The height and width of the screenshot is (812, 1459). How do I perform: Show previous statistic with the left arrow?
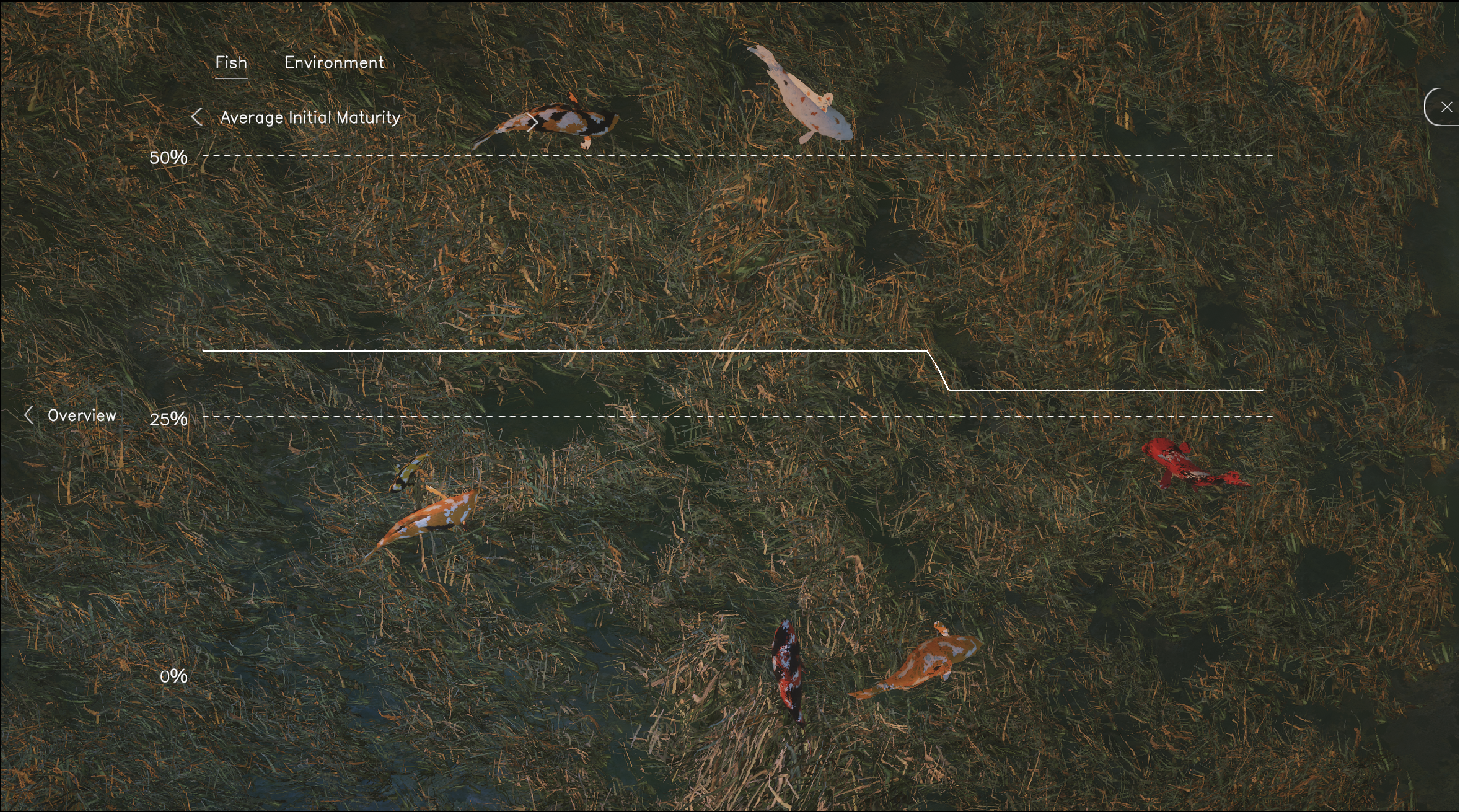[196, 117]
